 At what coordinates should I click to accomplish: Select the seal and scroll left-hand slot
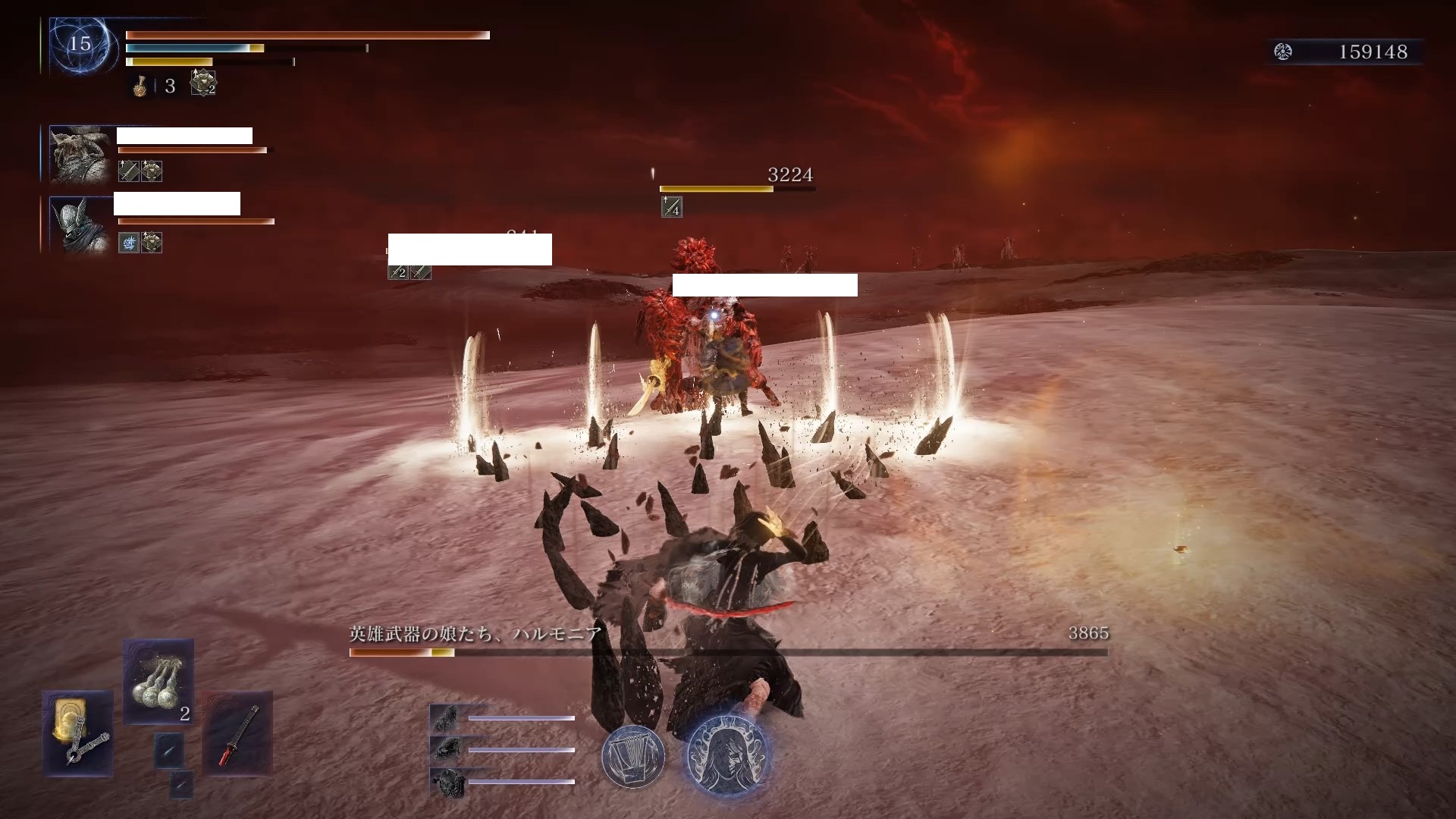pos(77,733)
